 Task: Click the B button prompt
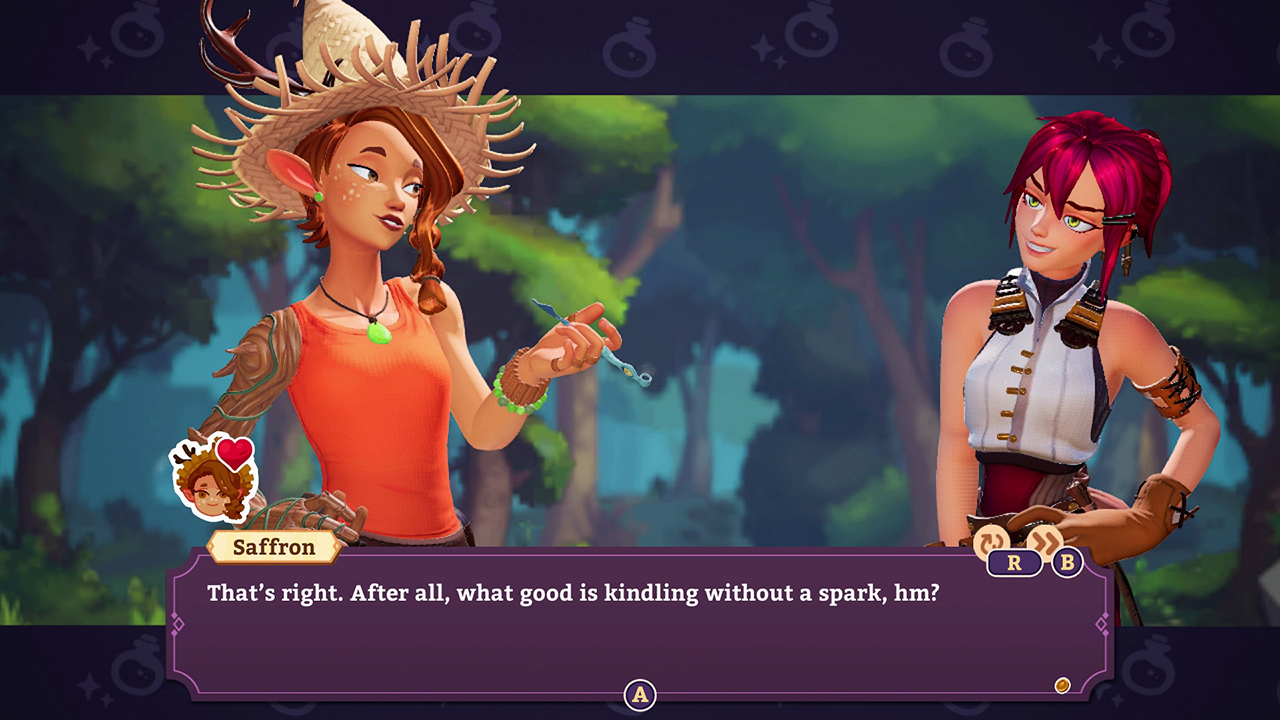1066,563
